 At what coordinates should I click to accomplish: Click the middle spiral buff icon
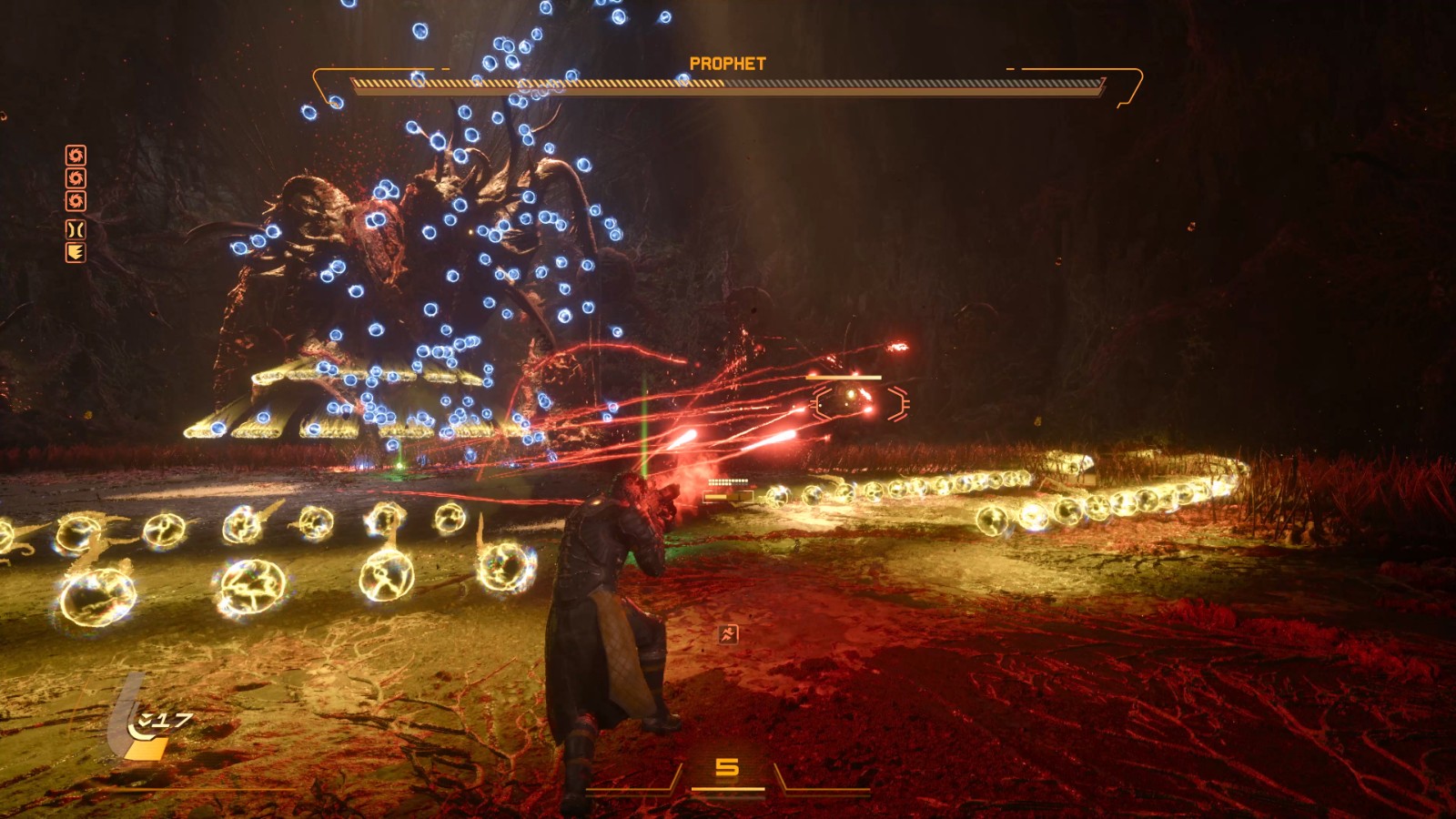pos(77,177)
